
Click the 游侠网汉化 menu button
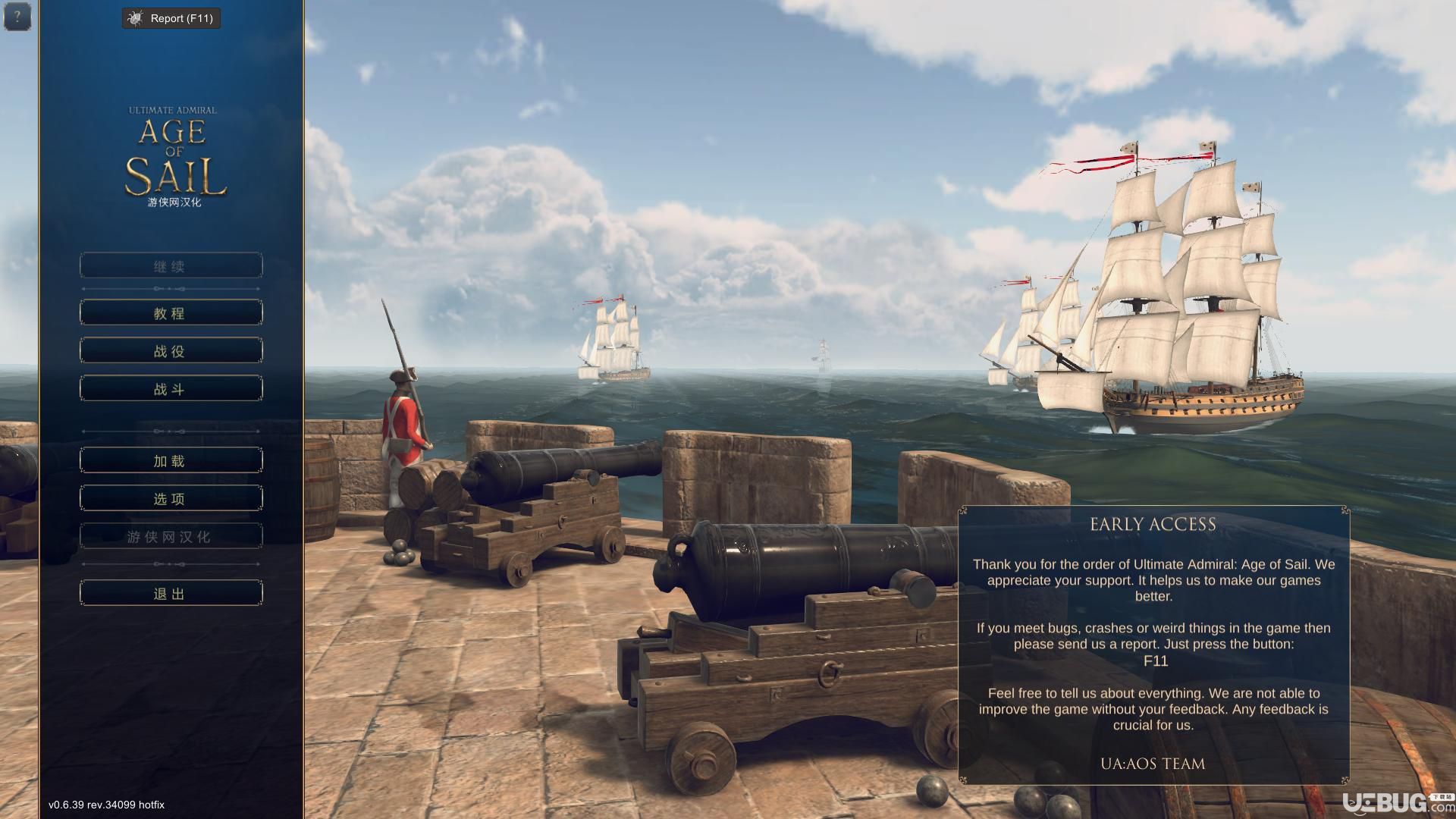(x=171, y=536)
